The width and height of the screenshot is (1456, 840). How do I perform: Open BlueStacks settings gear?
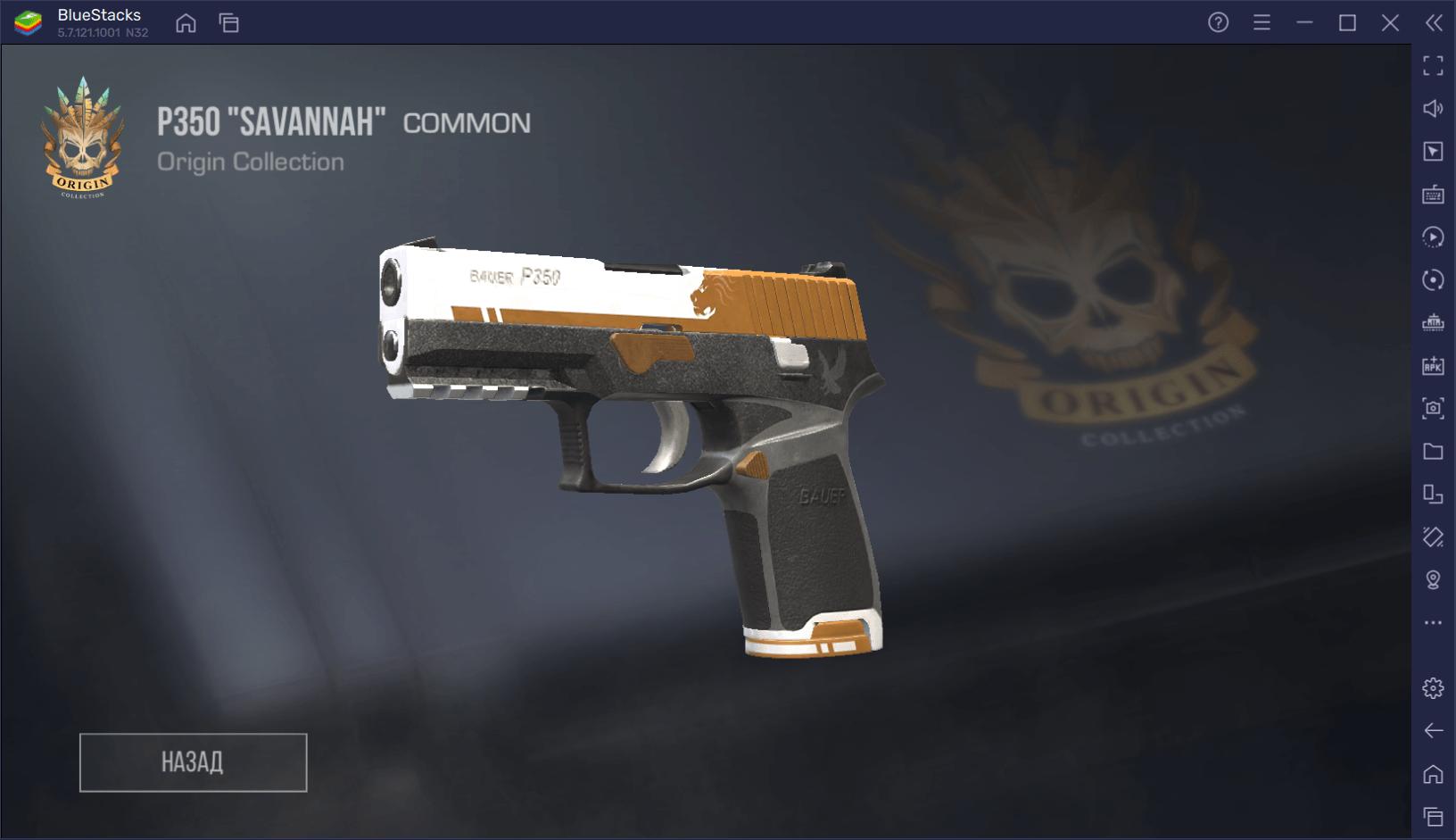pyautogui.click(x=1433, y=688)
